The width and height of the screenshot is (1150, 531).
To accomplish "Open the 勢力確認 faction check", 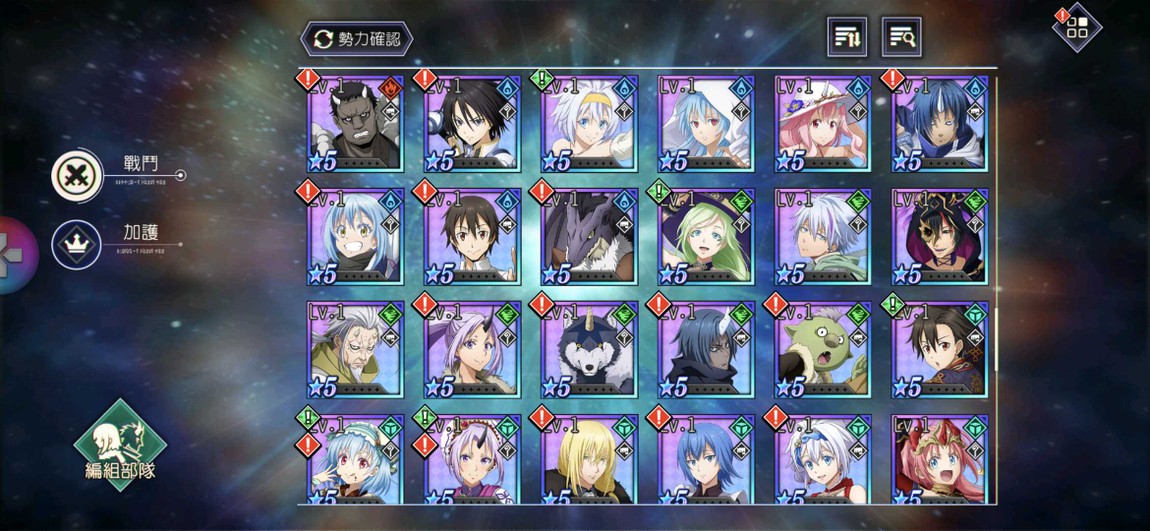I will [356, 39].
